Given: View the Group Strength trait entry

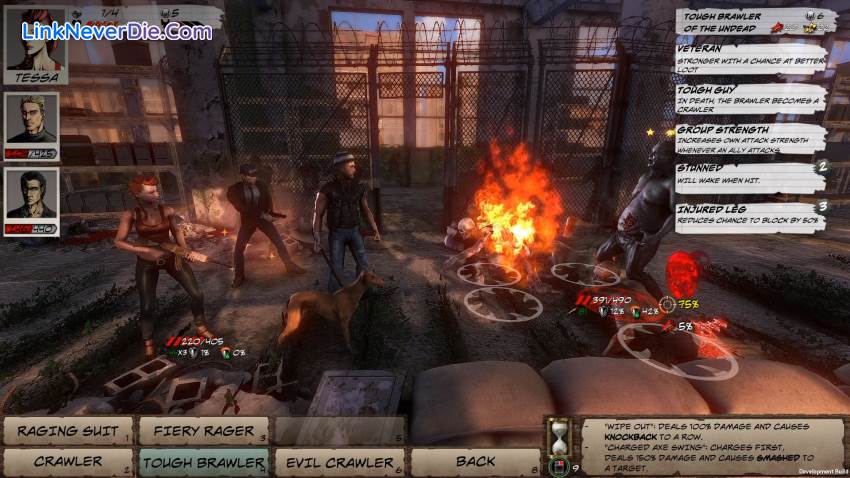Looking at the screenshot, I should [x=750, y=135].
